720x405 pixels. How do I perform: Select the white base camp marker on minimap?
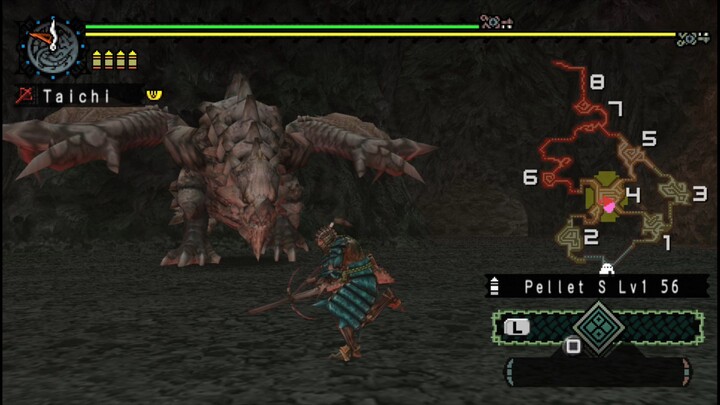click(605, 268)
